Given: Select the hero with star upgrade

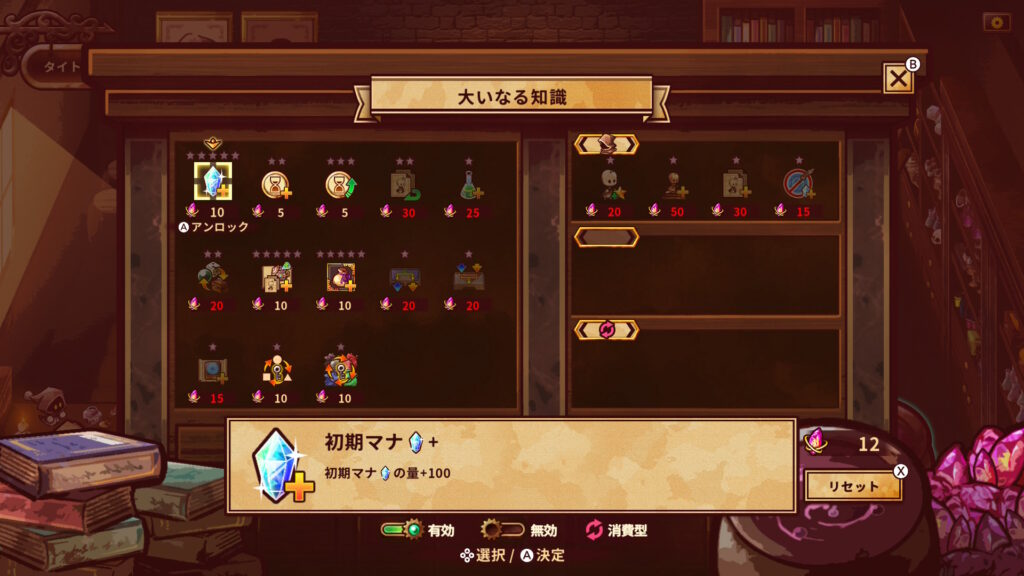Looking at the screenshot, I should point(609,184).
